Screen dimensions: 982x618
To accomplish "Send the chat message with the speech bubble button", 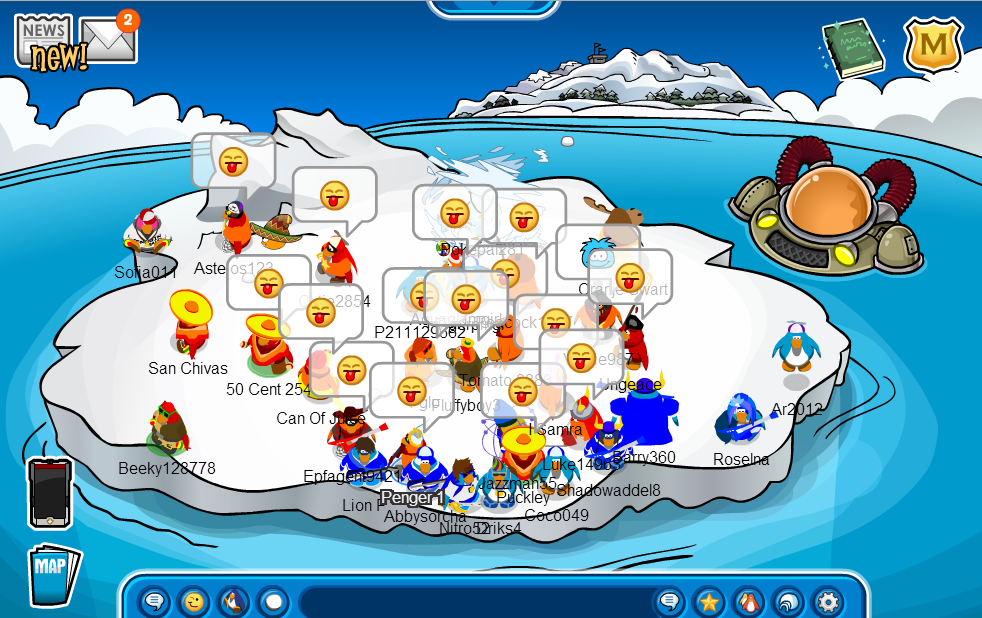I will point(669,602).
